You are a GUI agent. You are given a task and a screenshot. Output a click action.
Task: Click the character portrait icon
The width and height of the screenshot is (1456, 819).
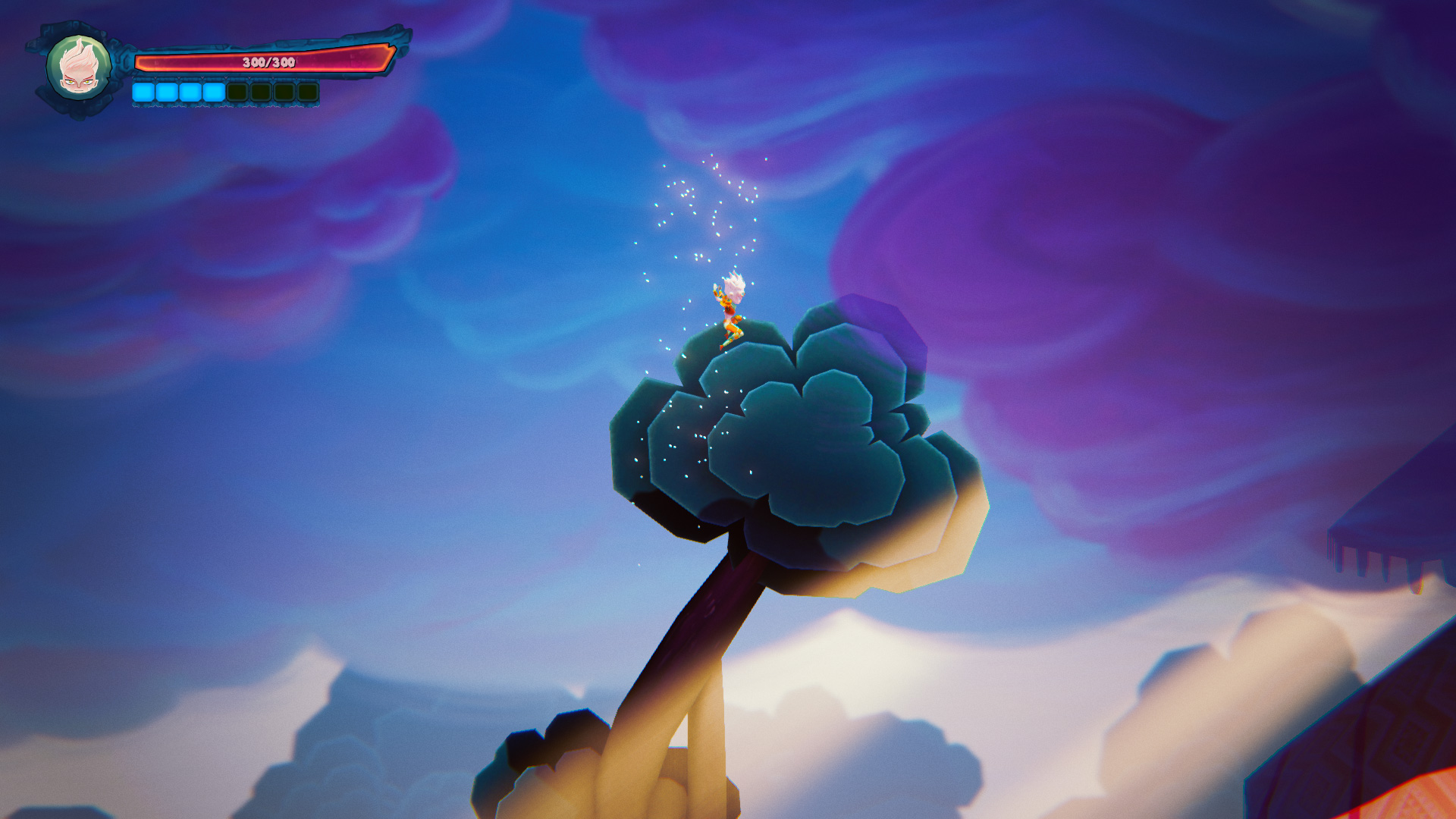(x=77, y=67)
